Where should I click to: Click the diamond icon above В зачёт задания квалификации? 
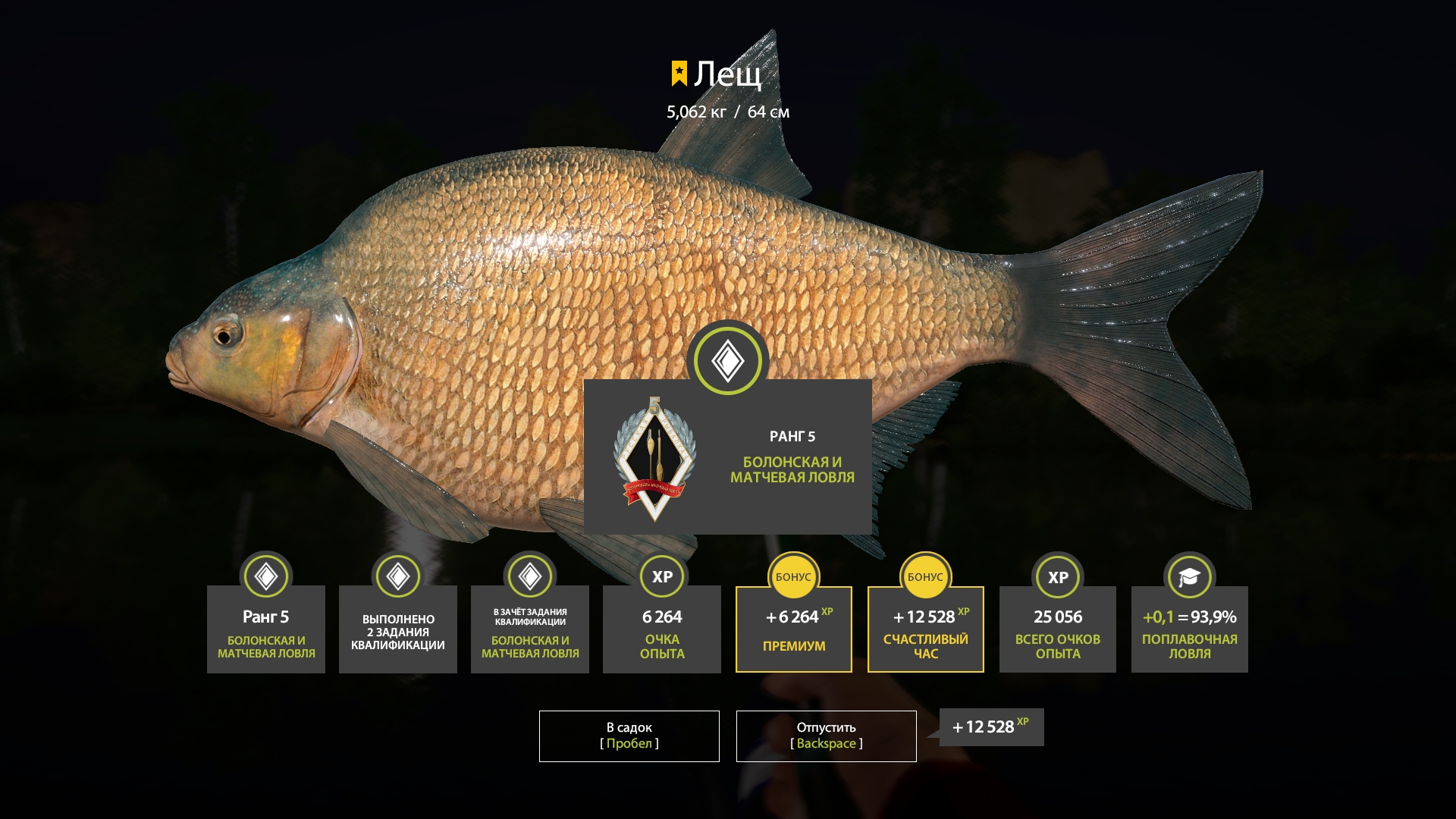coord(529,577)
